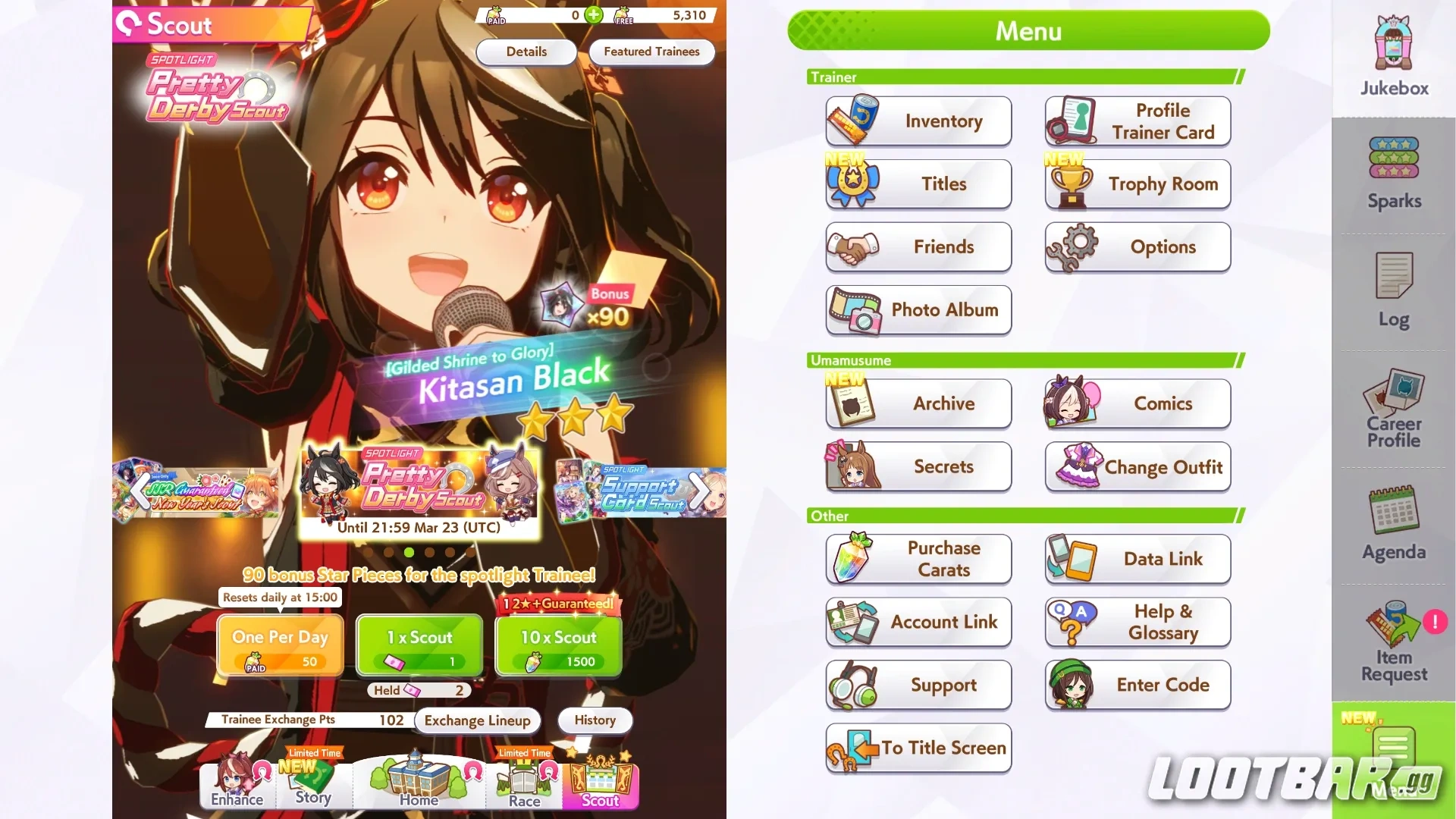Open your Career Profile
This screenshot has width=1456, height=819.
1392,409
